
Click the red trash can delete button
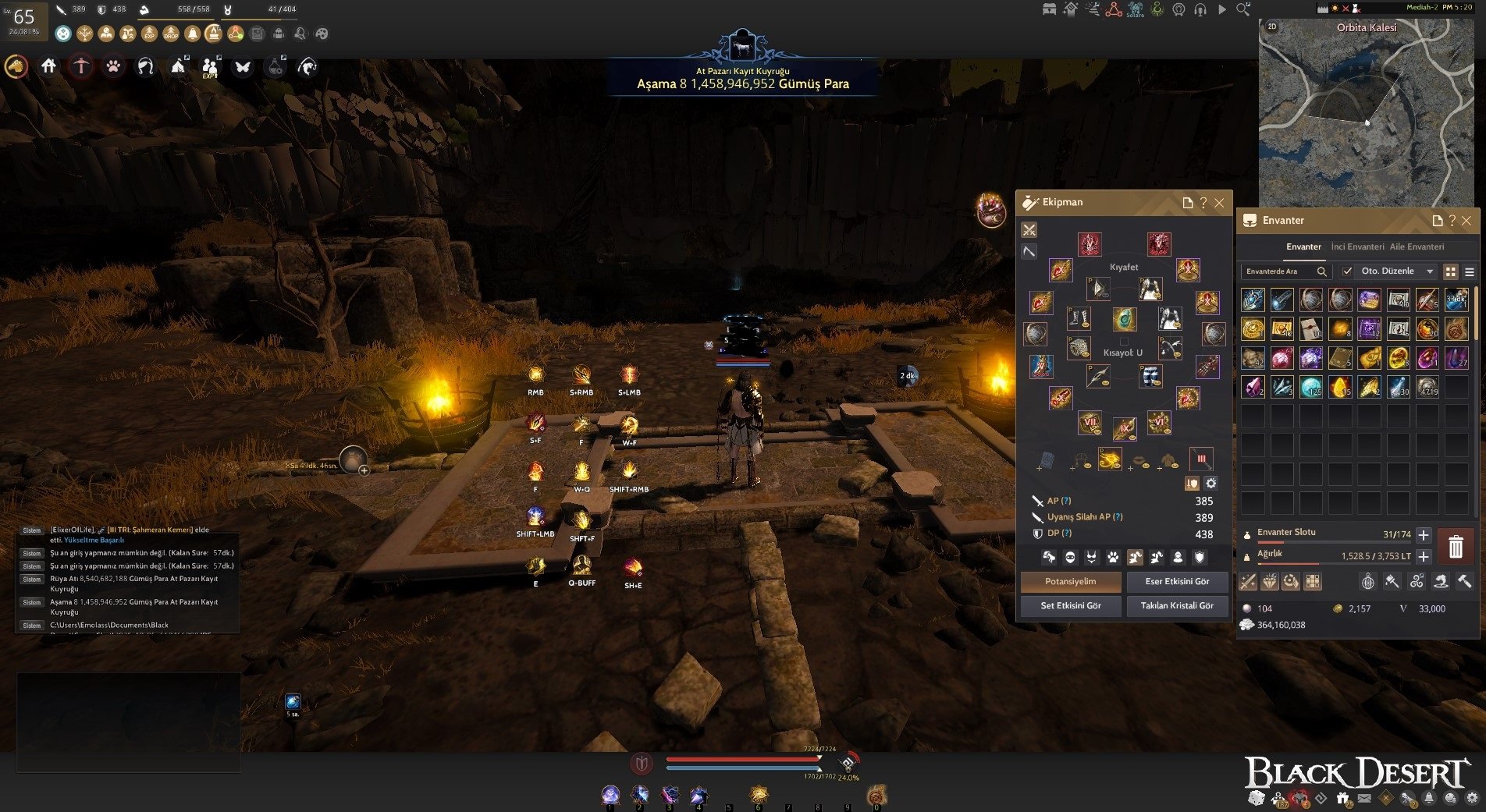pos(1456,547)
